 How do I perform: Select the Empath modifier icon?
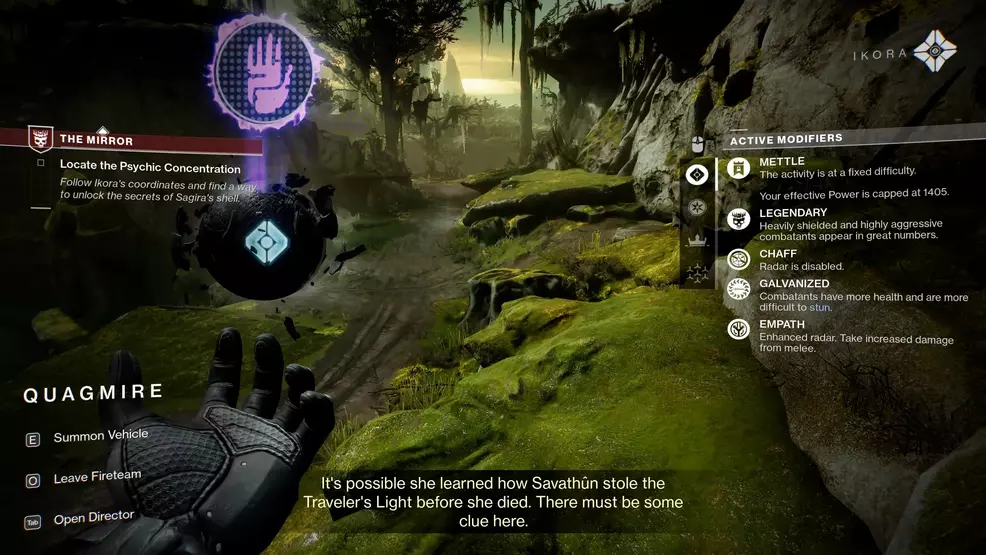click(739, 328)
